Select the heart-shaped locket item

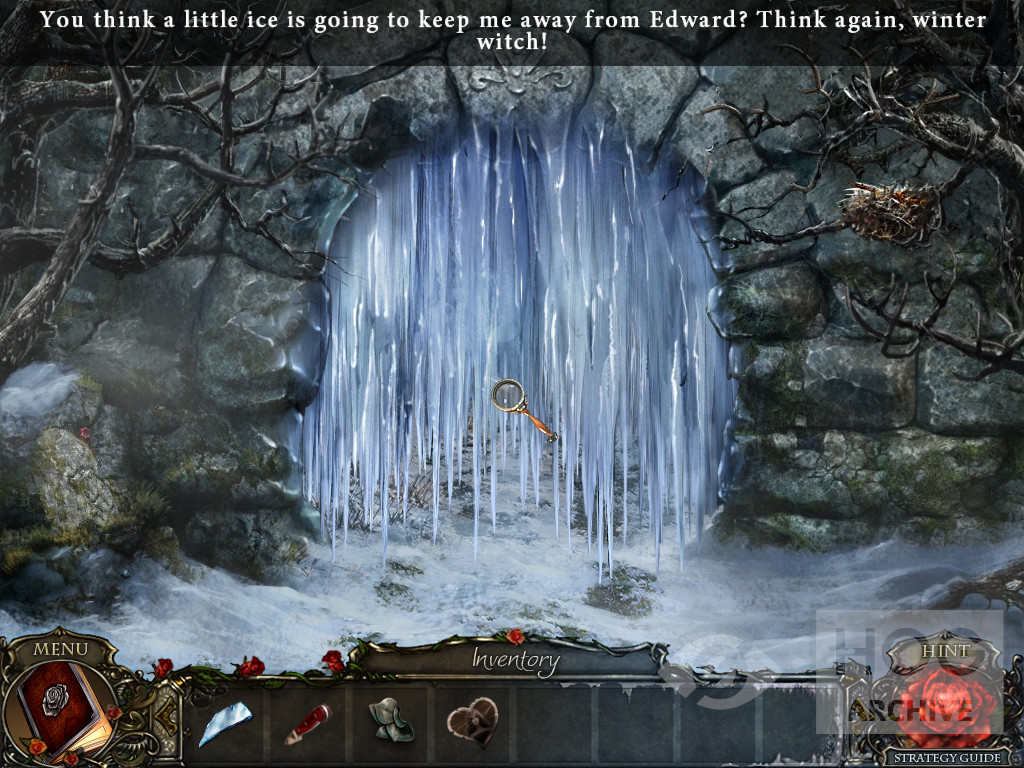pos(471,721)
